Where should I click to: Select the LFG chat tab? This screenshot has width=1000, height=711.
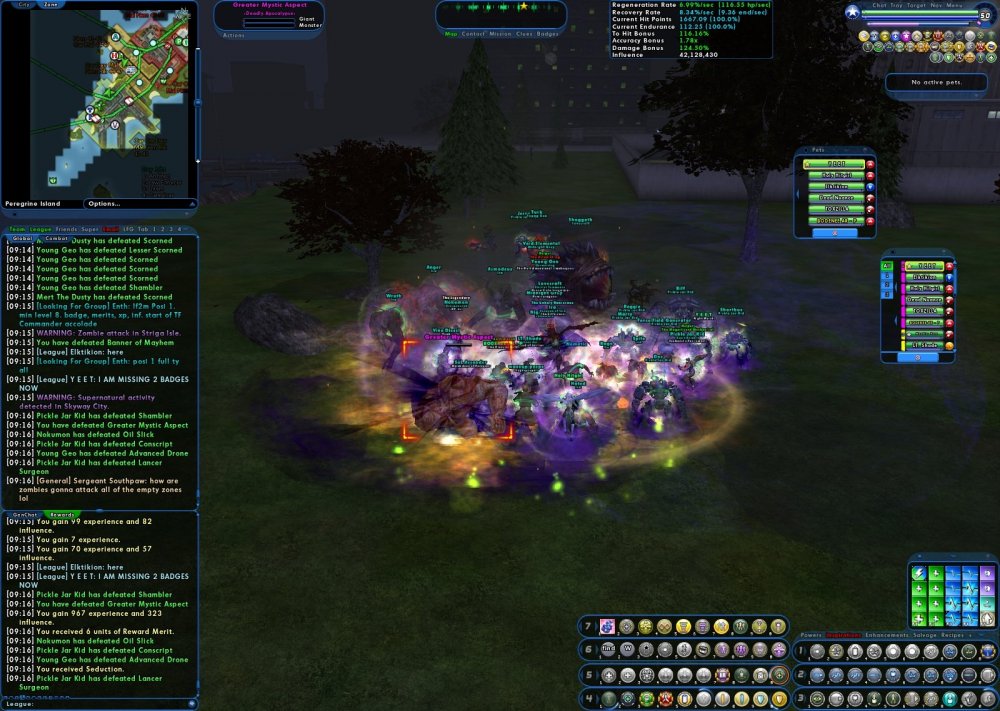[126, 229]
